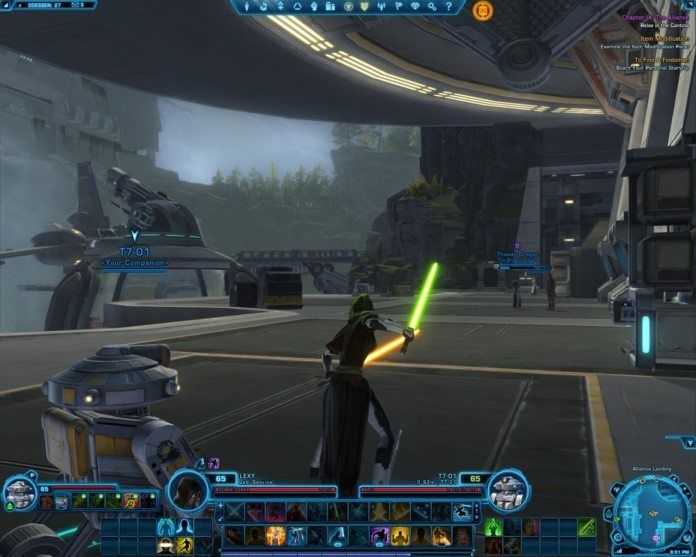Activate the orange burst ability icon
The height and width of the screenshot is (557, 696).
[x=275, y=536]
